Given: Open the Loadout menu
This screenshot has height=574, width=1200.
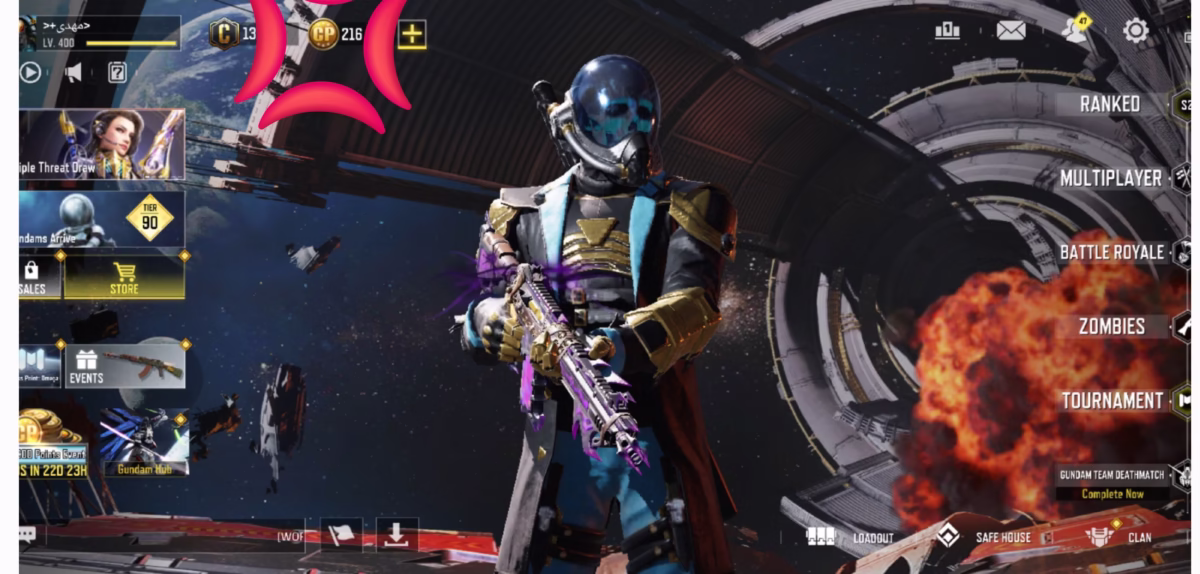Looking at the screenshot, I should [x=851, y=538].
